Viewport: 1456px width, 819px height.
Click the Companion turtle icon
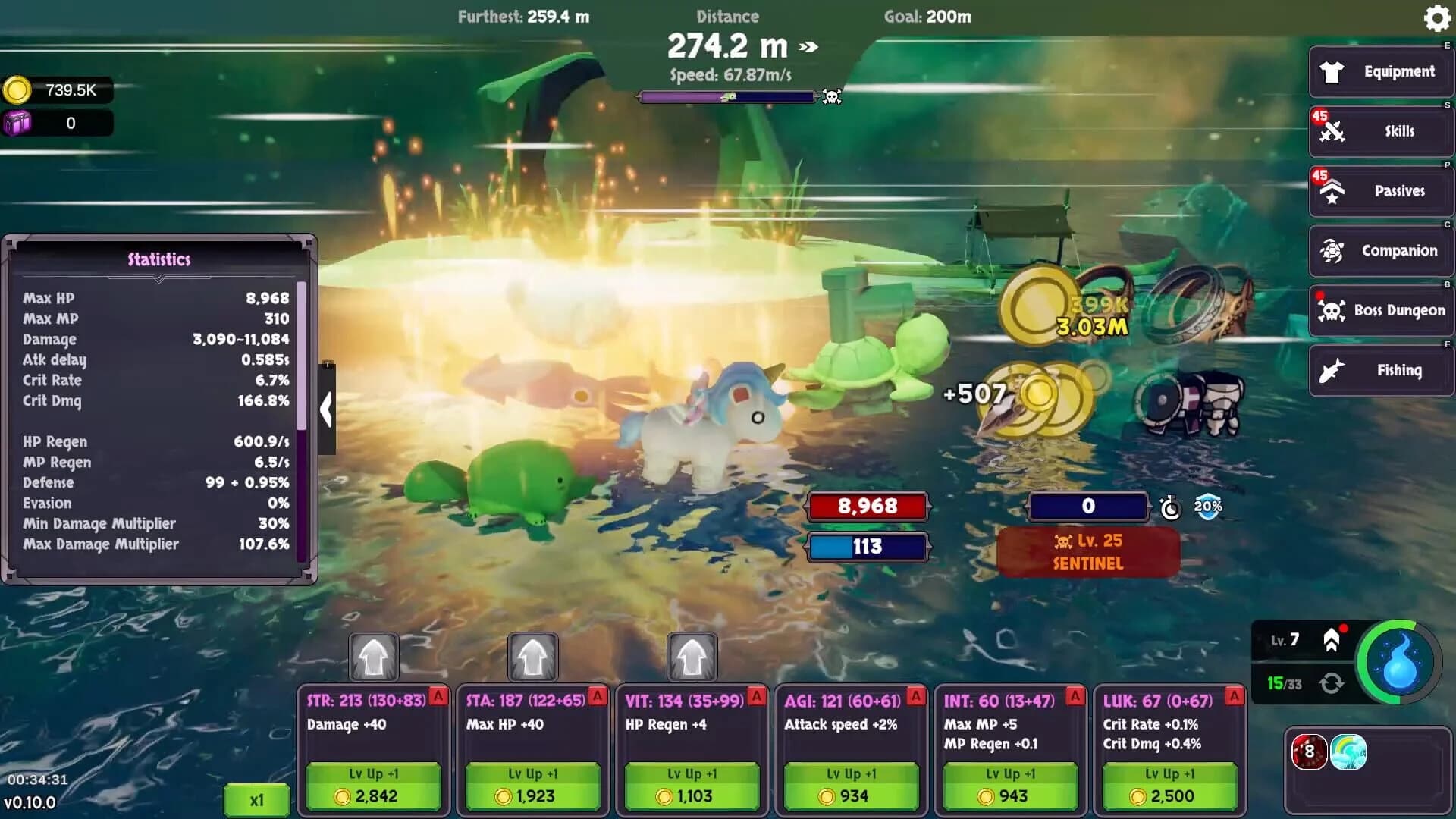(1332, 250)
